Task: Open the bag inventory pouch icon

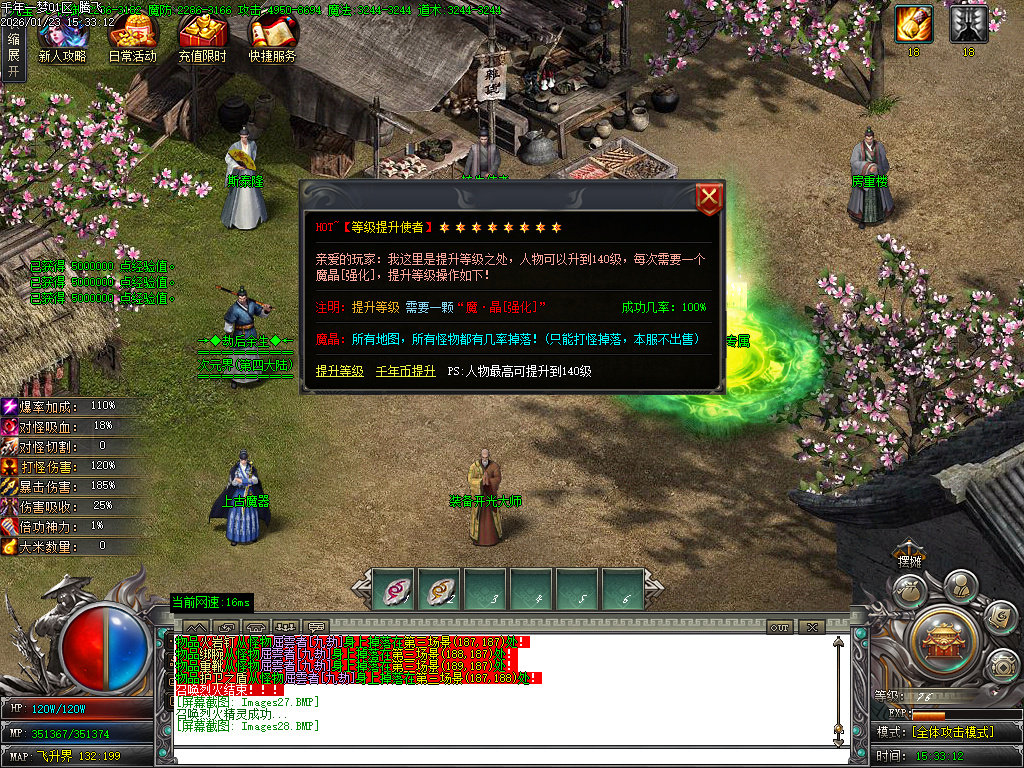Action: pyautogui.click(x=908, y=591)
